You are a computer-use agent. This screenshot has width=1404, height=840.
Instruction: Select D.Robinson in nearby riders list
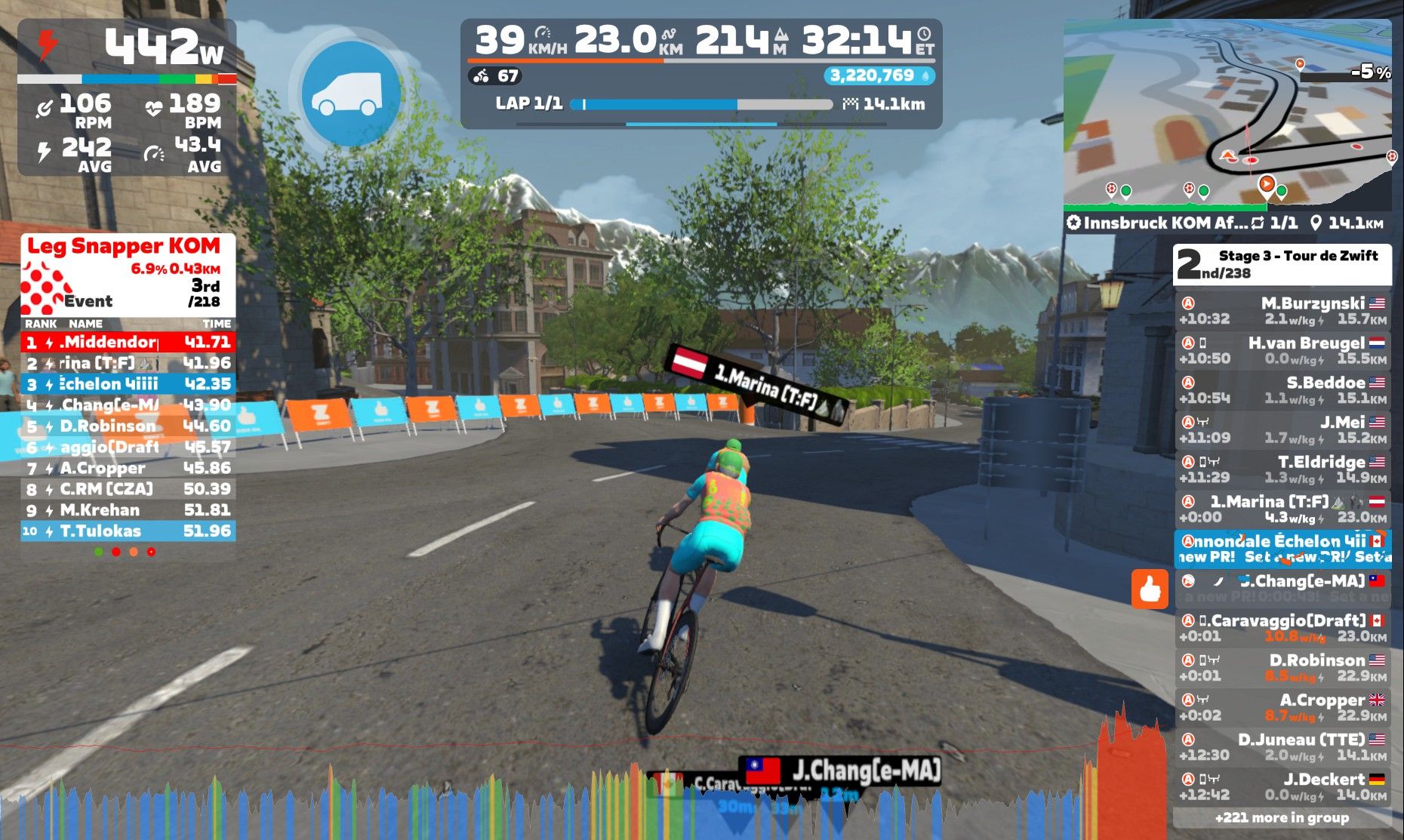[1282, 668]
